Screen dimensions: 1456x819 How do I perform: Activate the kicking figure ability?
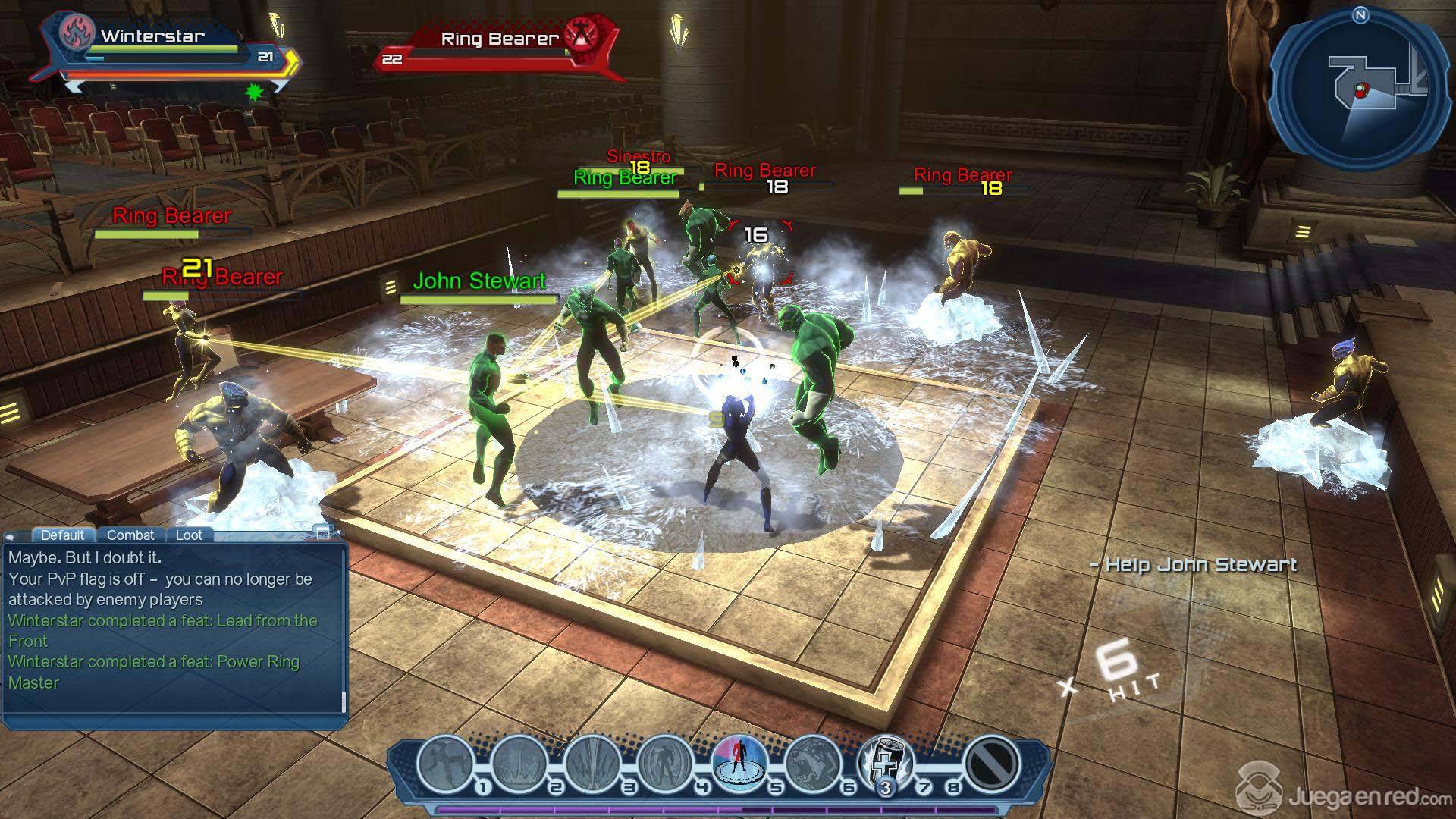pos(446,764)
